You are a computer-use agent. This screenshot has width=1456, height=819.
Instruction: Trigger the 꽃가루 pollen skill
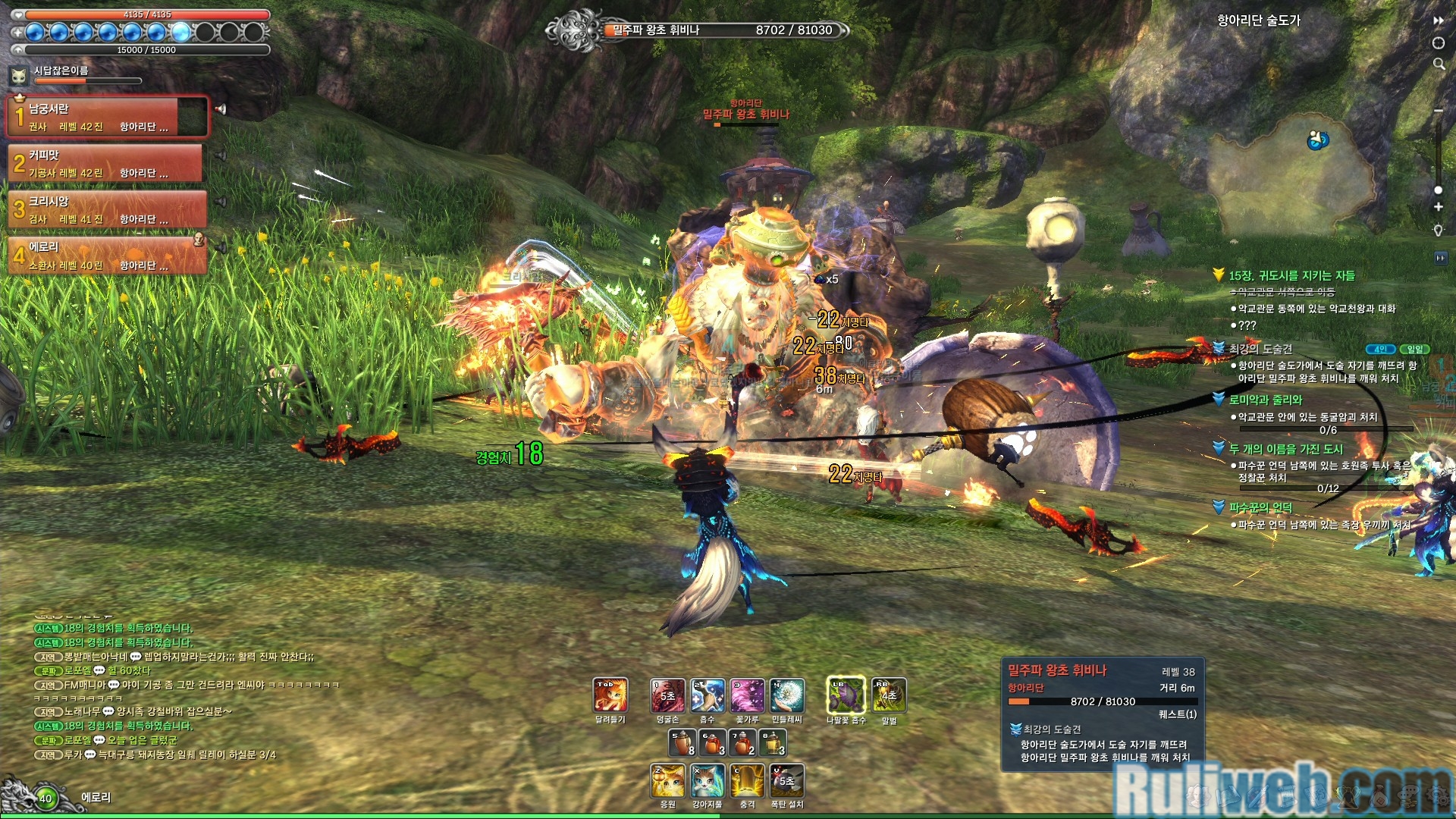click(747, 695)
